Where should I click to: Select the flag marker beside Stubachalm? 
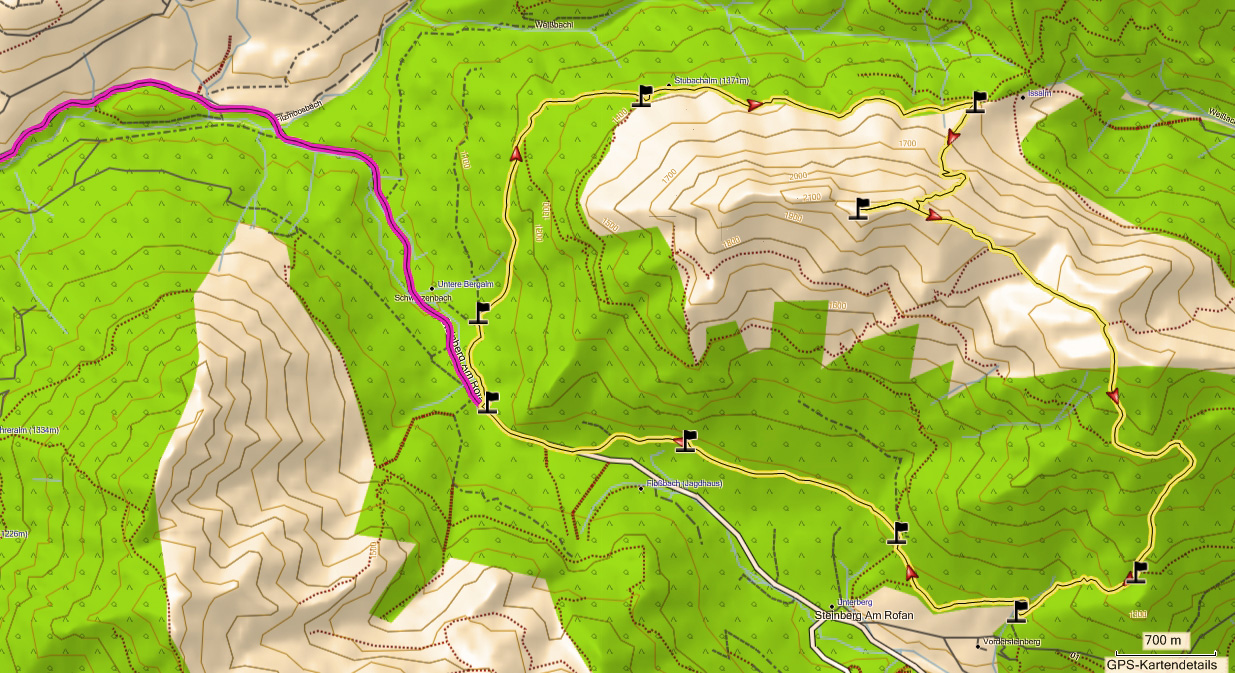point(643,96)
